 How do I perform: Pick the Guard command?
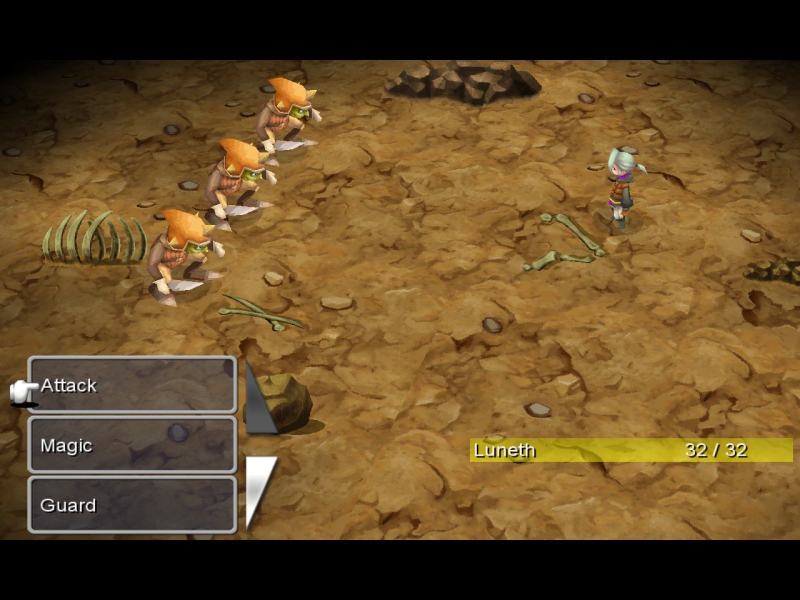[132, 505]
